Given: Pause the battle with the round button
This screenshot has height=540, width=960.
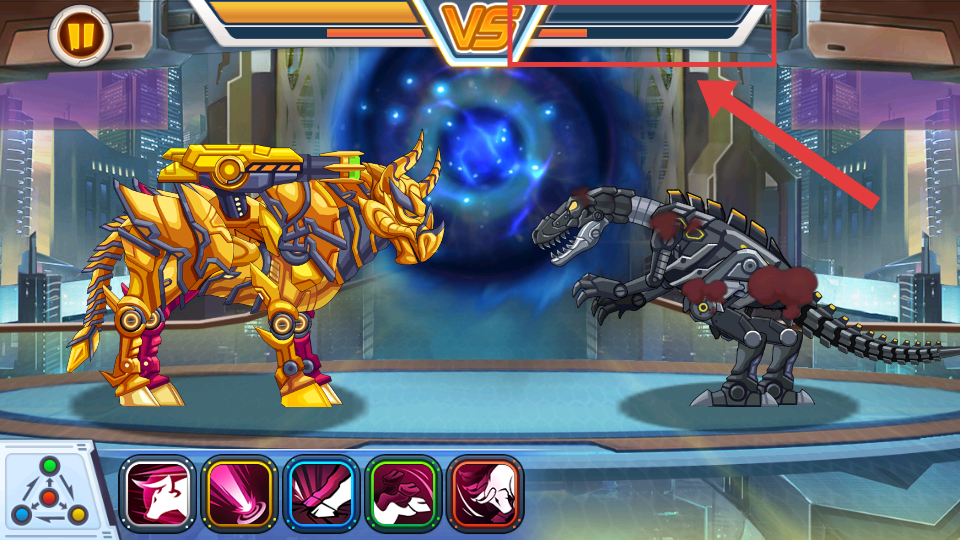Looking at the screenshot, I should (80, 35).
